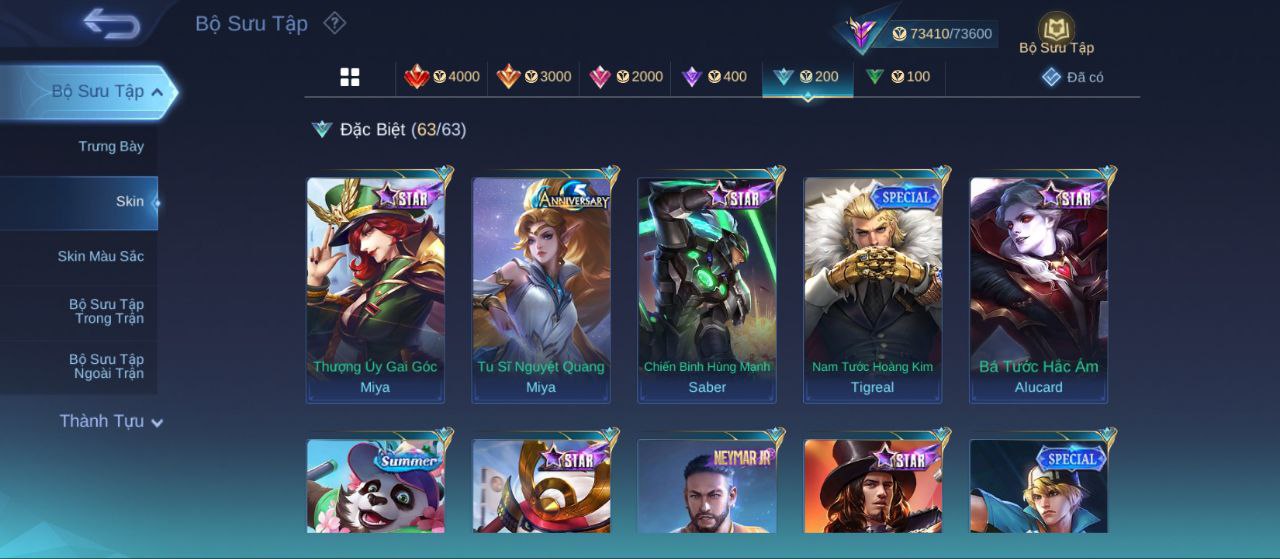Switch to the 100 point tier tab
1280x559 pixels.
pyautogui.click(x=898, y=77)
